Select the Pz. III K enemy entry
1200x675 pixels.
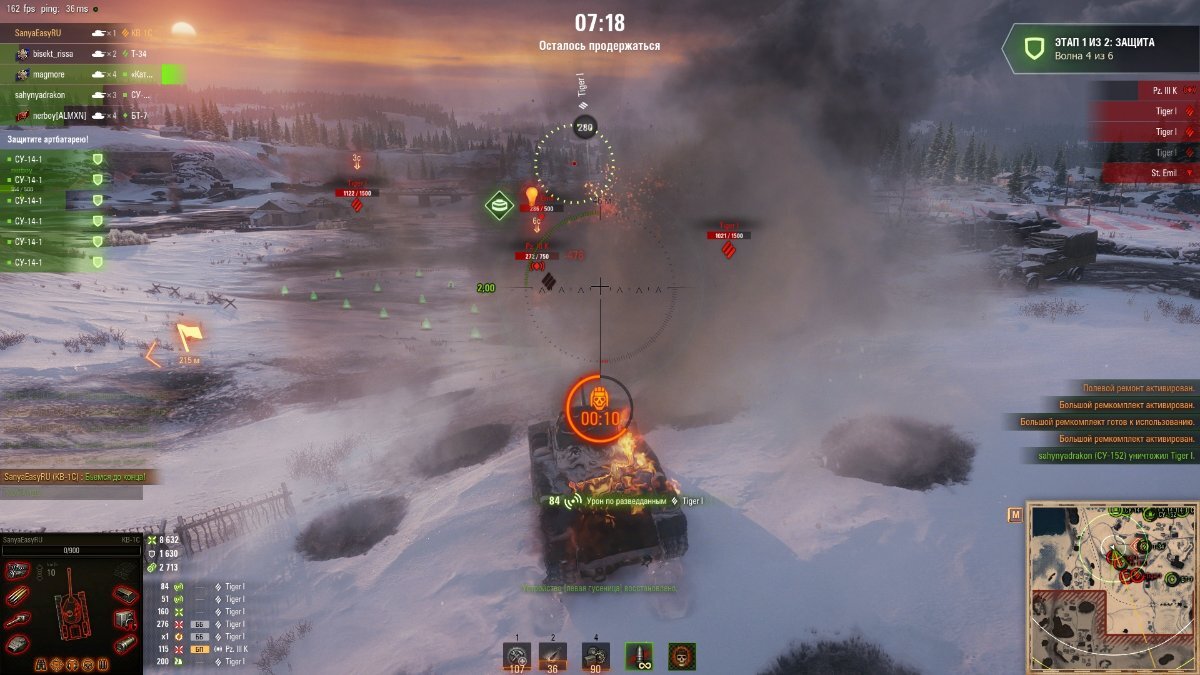coord(1150,90)
